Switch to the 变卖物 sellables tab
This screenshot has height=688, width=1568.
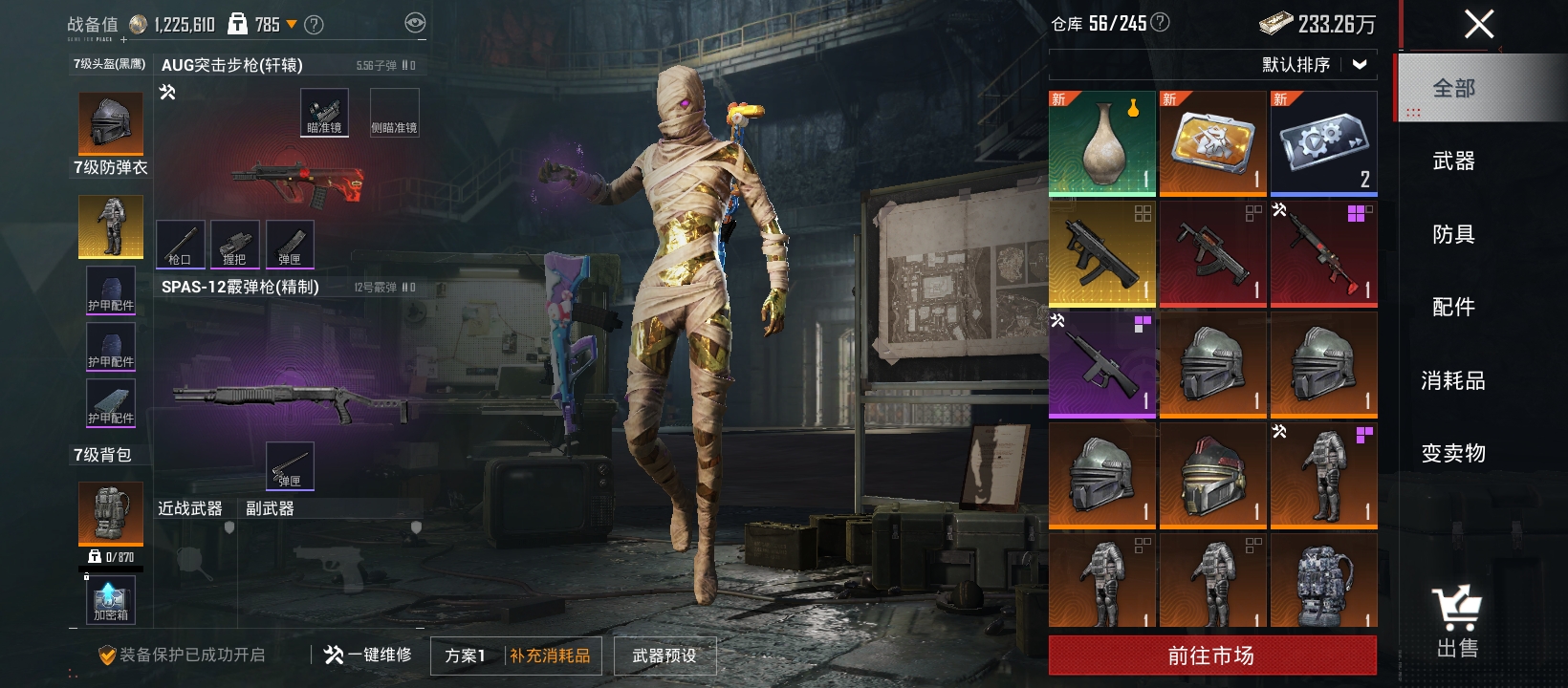tap(1453, 453)
